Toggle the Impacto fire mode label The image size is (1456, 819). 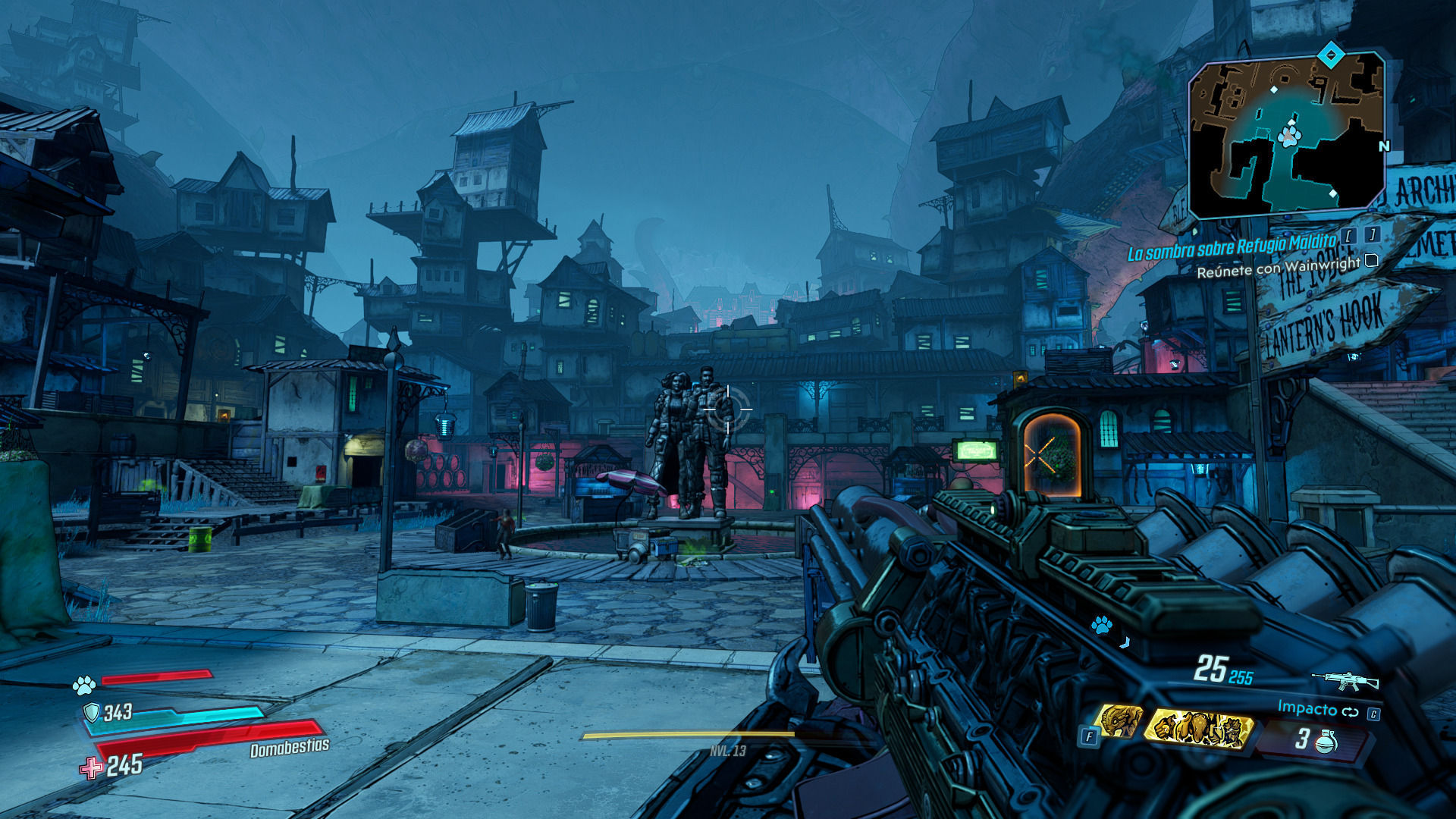coord(1307,708)
